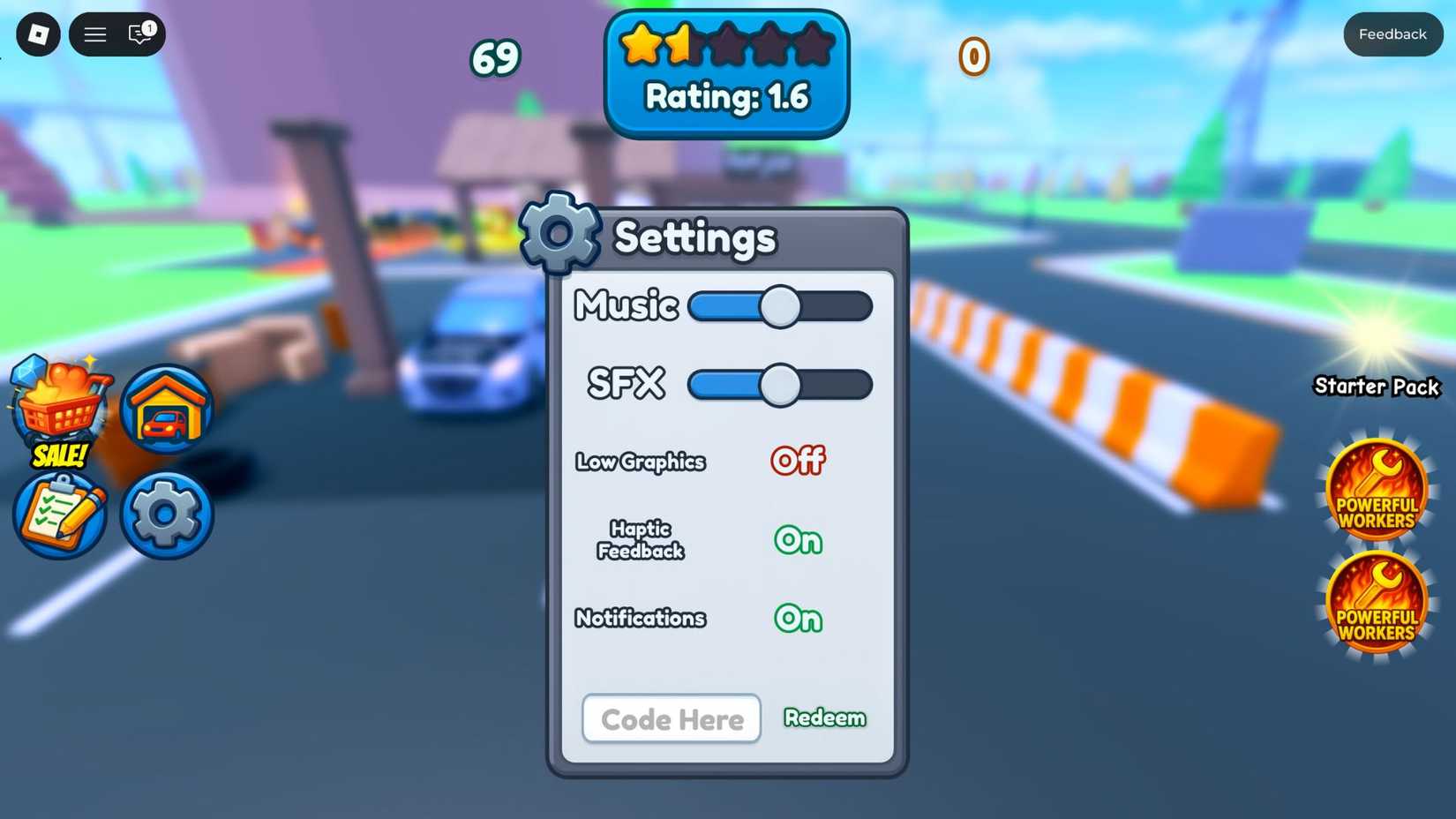Turn on Low Graphics
This screenshot has width=1456, height=819.
797,460
